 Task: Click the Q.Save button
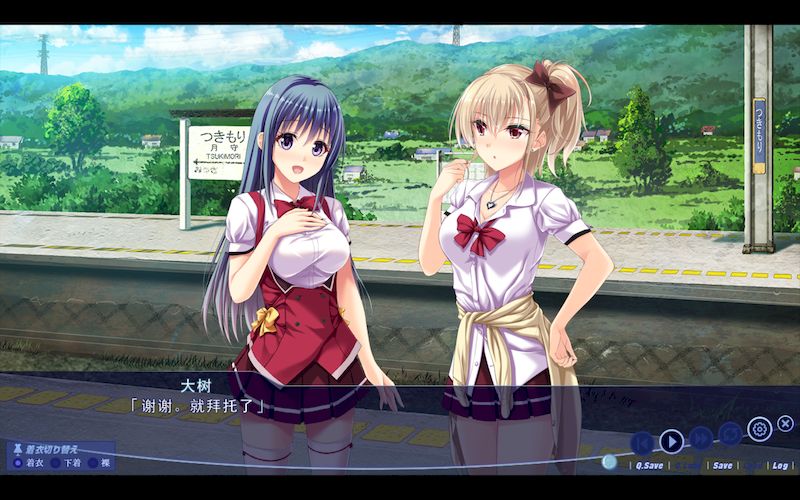click(x=648, y=465)
